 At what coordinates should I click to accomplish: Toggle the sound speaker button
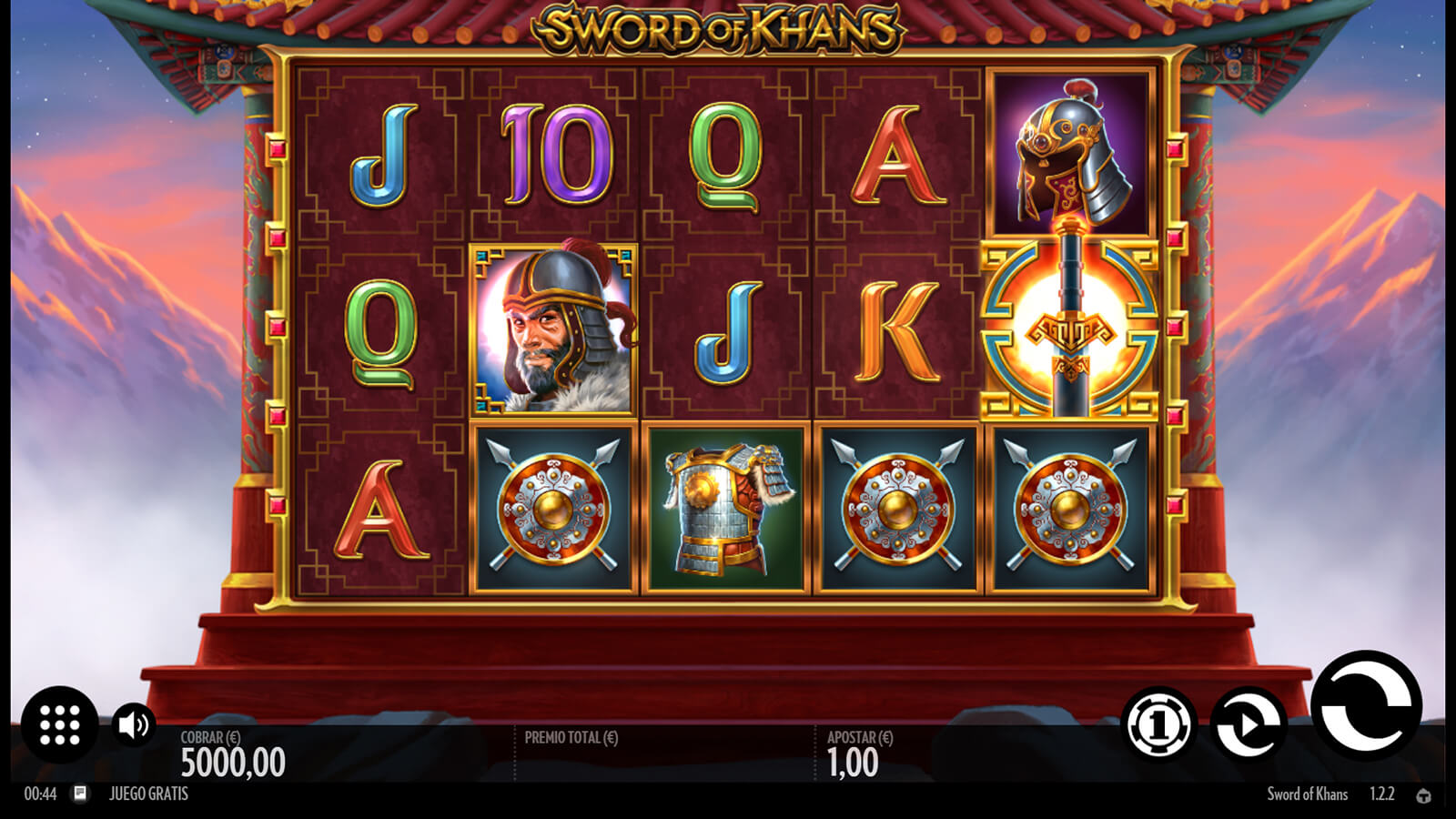tap(134, 725)
